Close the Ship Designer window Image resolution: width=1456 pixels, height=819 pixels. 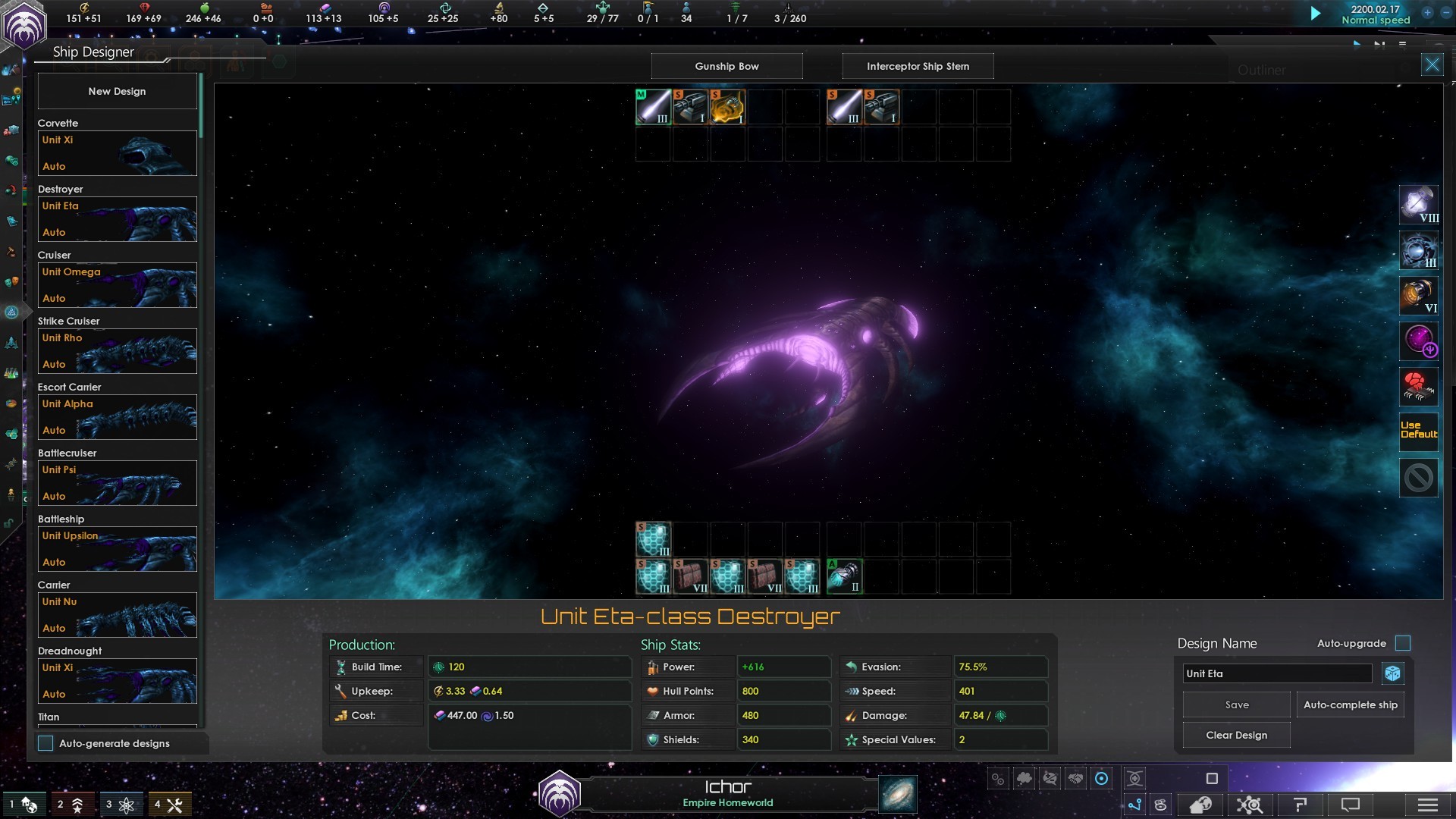pos(1432,65)
